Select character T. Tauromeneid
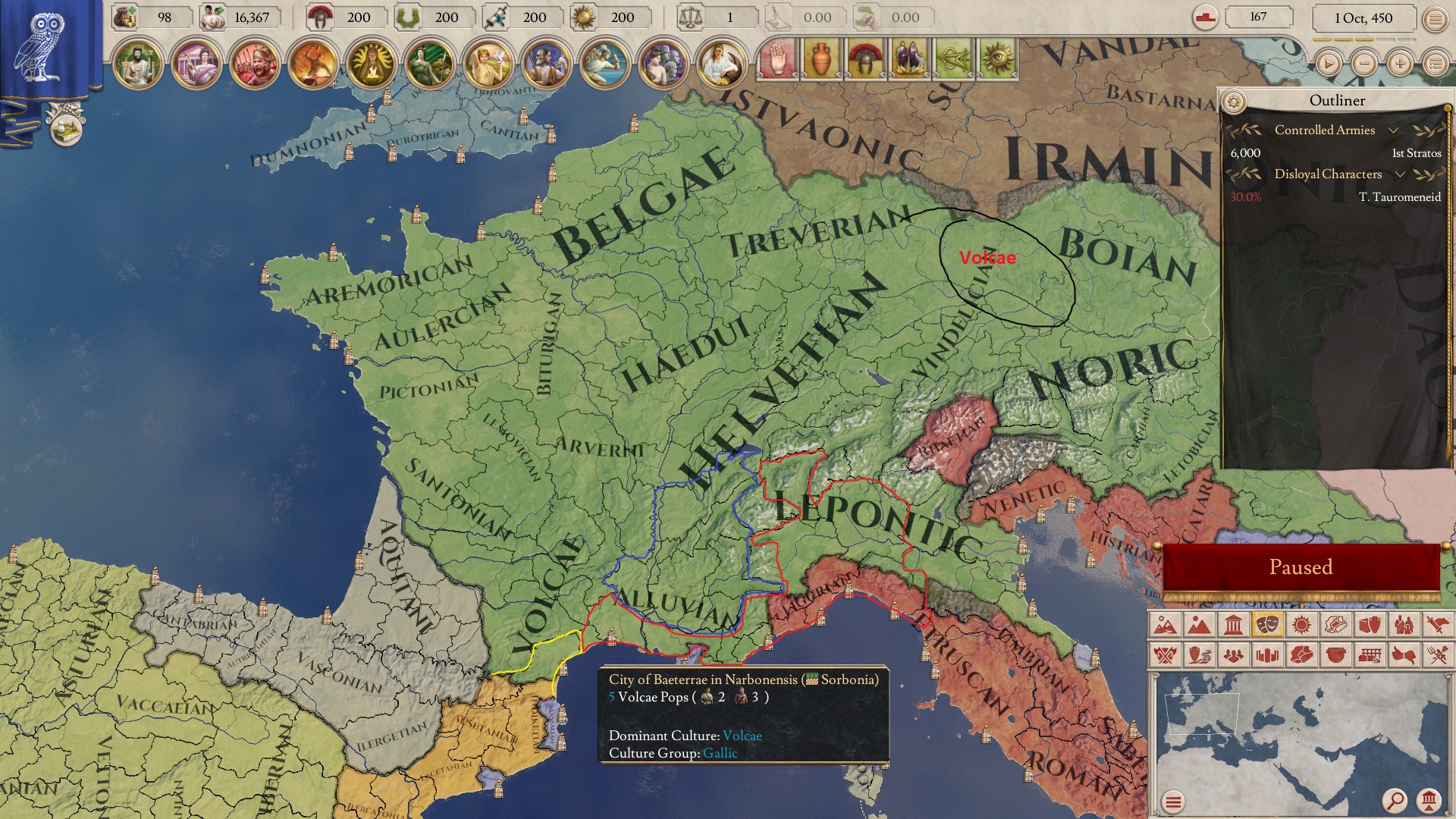This screenshot has width=1456, height=819. (1401, 196)
